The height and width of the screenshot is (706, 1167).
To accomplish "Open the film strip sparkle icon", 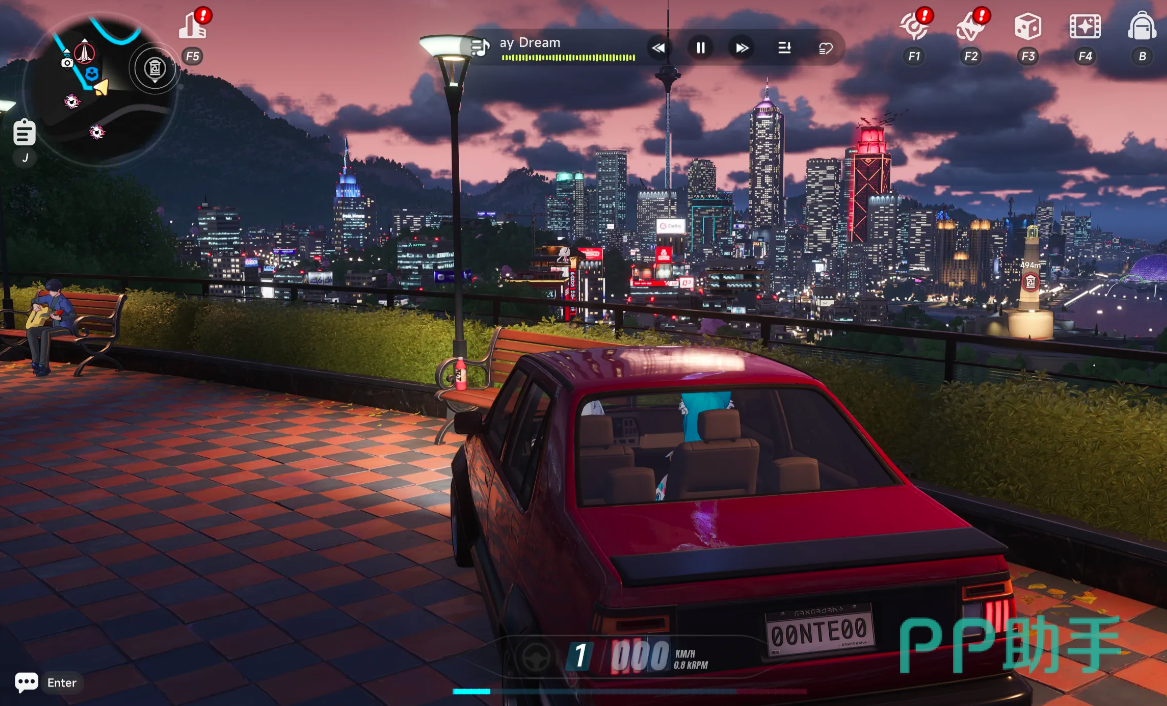I will (x=1085, y=27).
